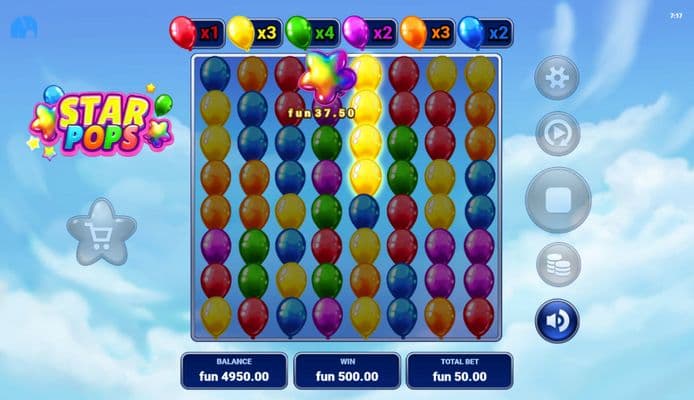Open the coin stack bet settings

click(557, 265)
